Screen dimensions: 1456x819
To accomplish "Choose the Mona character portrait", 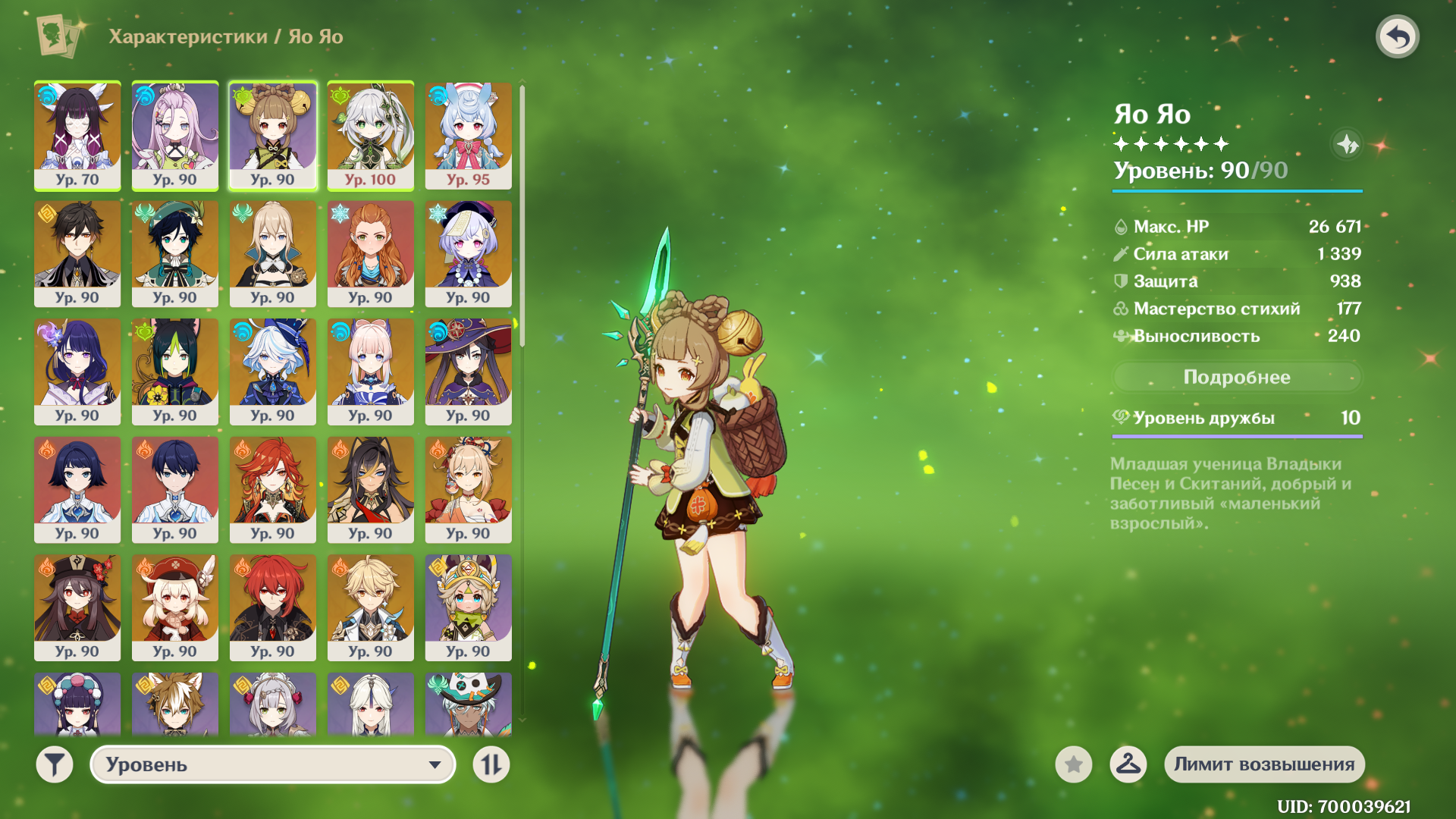I will (x=469, y=371).
